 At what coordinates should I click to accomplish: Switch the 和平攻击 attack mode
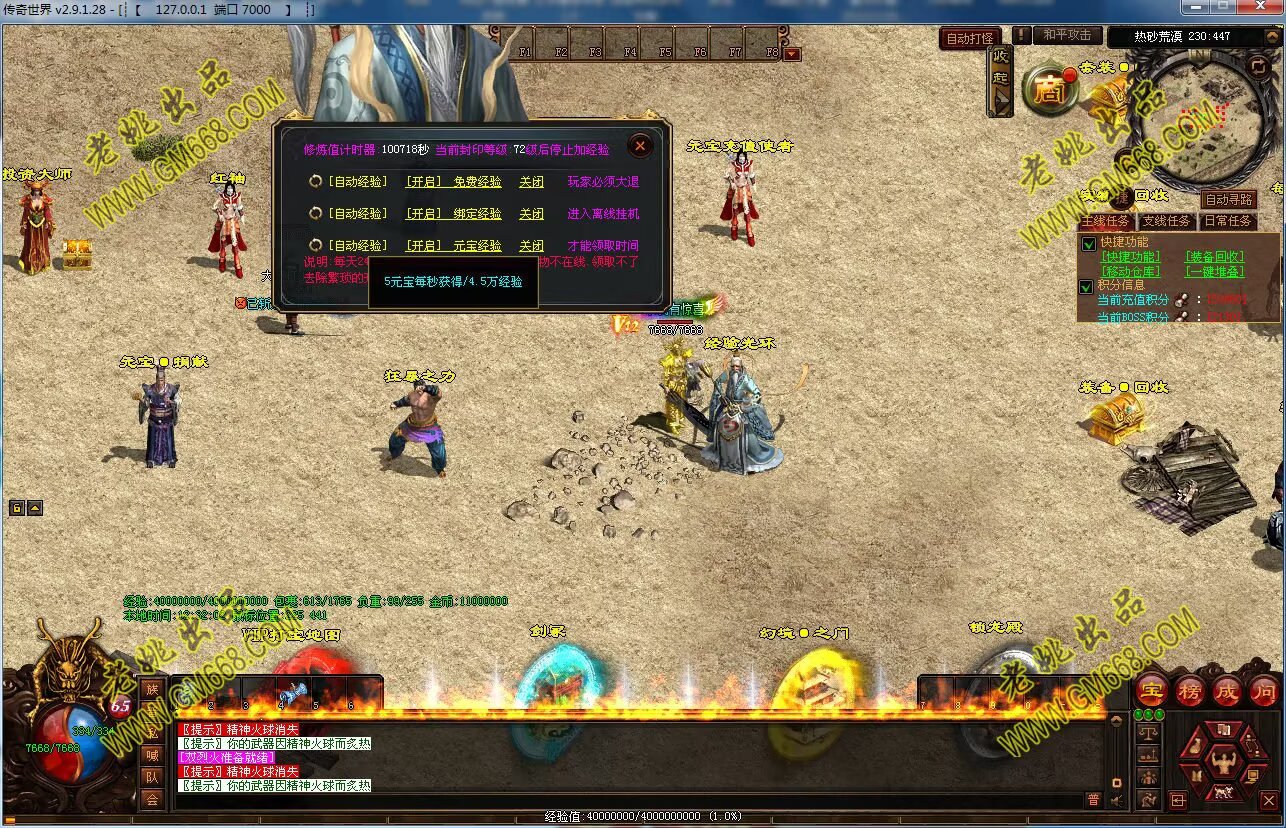(x=1067, y=35)
